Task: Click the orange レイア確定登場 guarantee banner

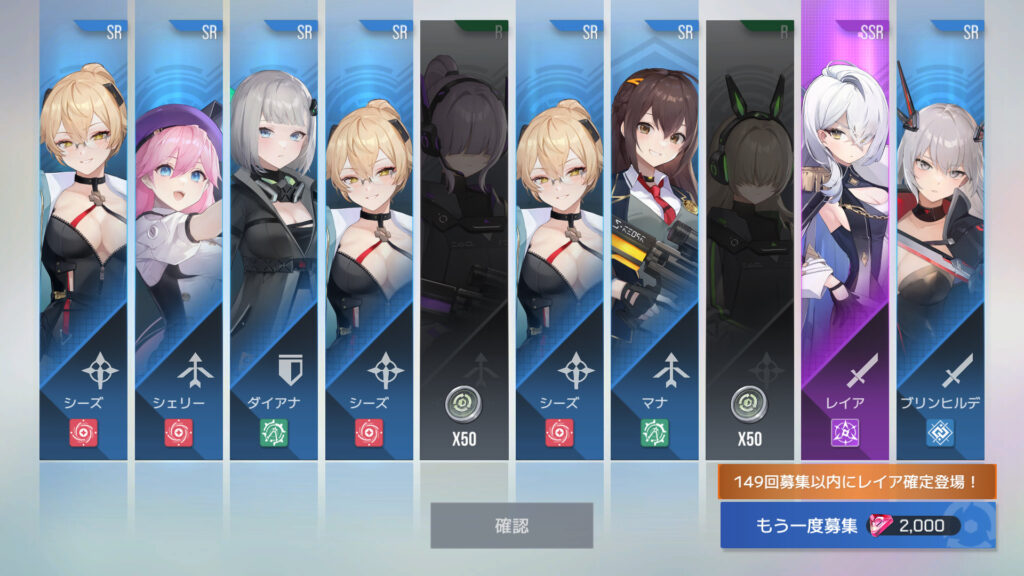Action: pyautogui.click(x=856, y=482)
